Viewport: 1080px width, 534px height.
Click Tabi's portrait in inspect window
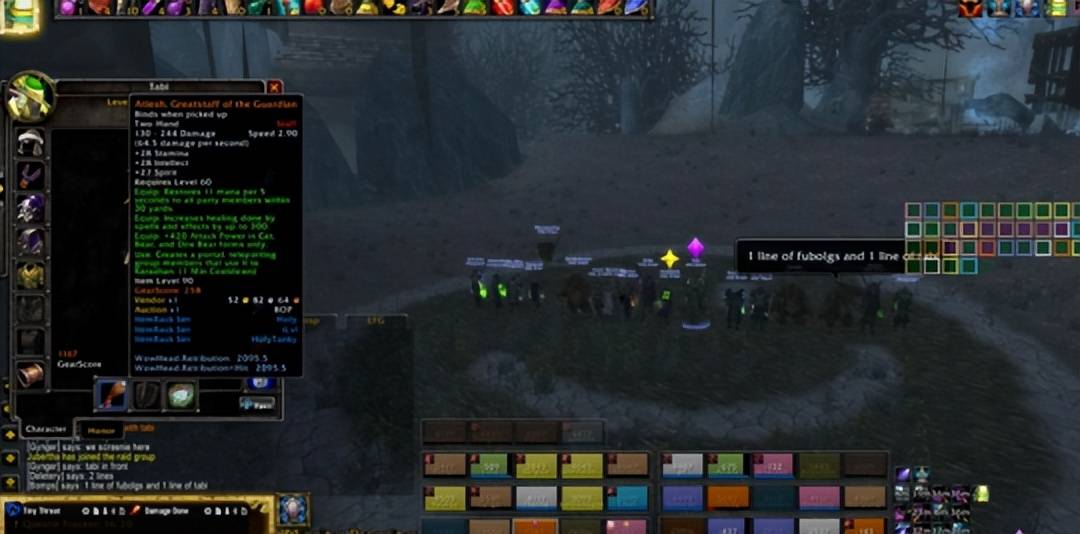coord(31,98)
